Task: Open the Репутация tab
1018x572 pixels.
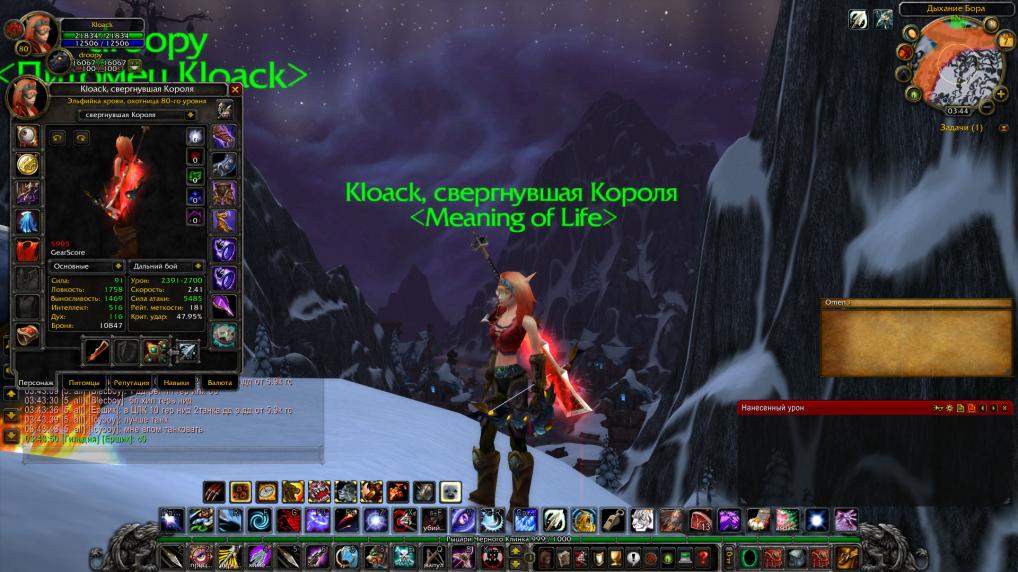Action: click(x=131, y=382)
